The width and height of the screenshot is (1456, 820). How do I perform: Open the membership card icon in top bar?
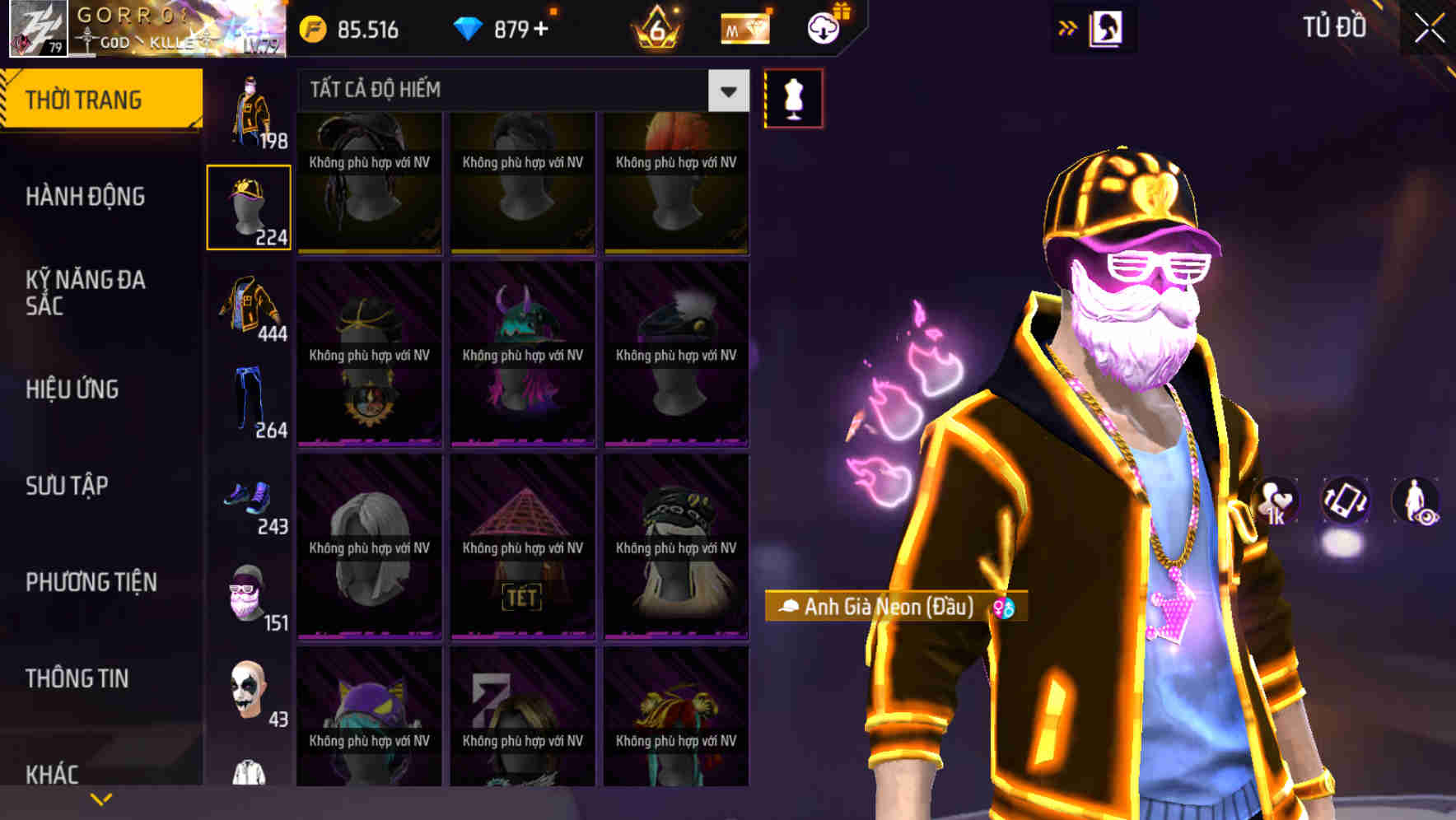[x=744, y=28]
